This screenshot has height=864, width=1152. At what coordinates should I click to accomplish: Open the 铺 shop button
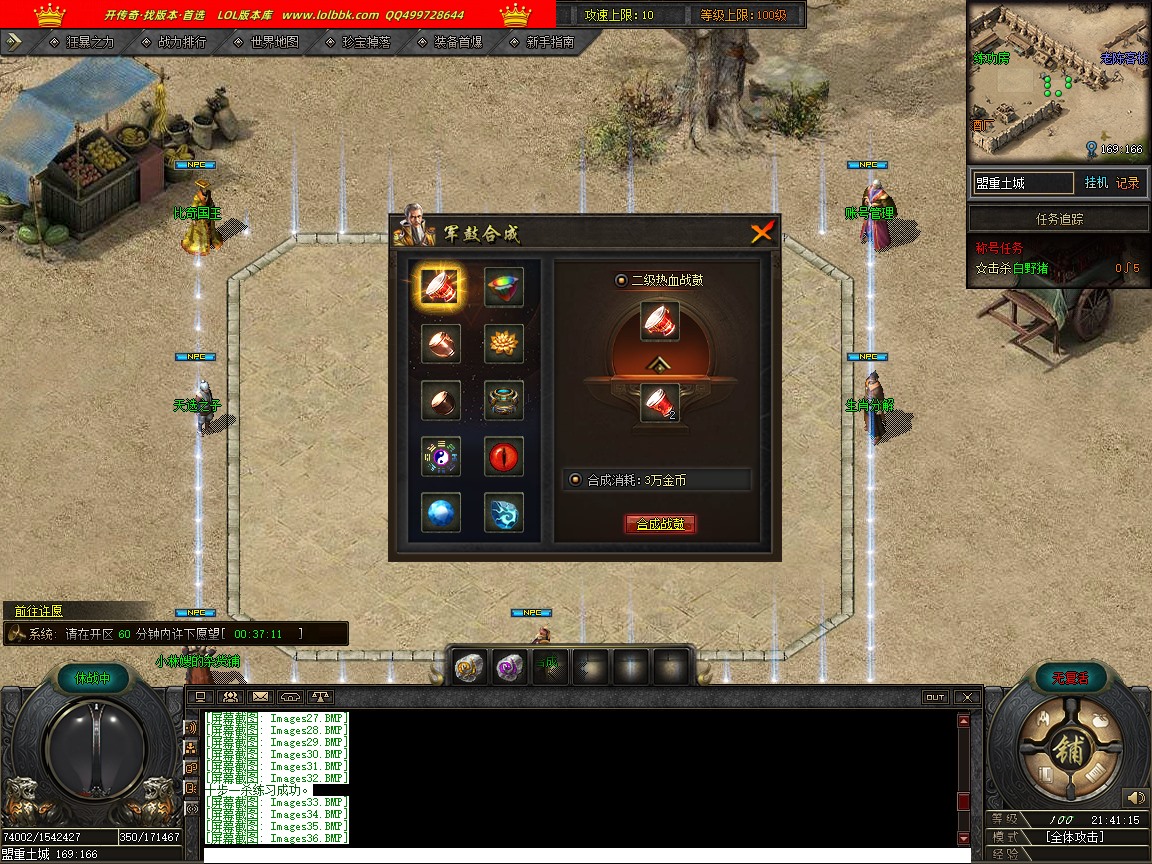tap(1069, 752)
